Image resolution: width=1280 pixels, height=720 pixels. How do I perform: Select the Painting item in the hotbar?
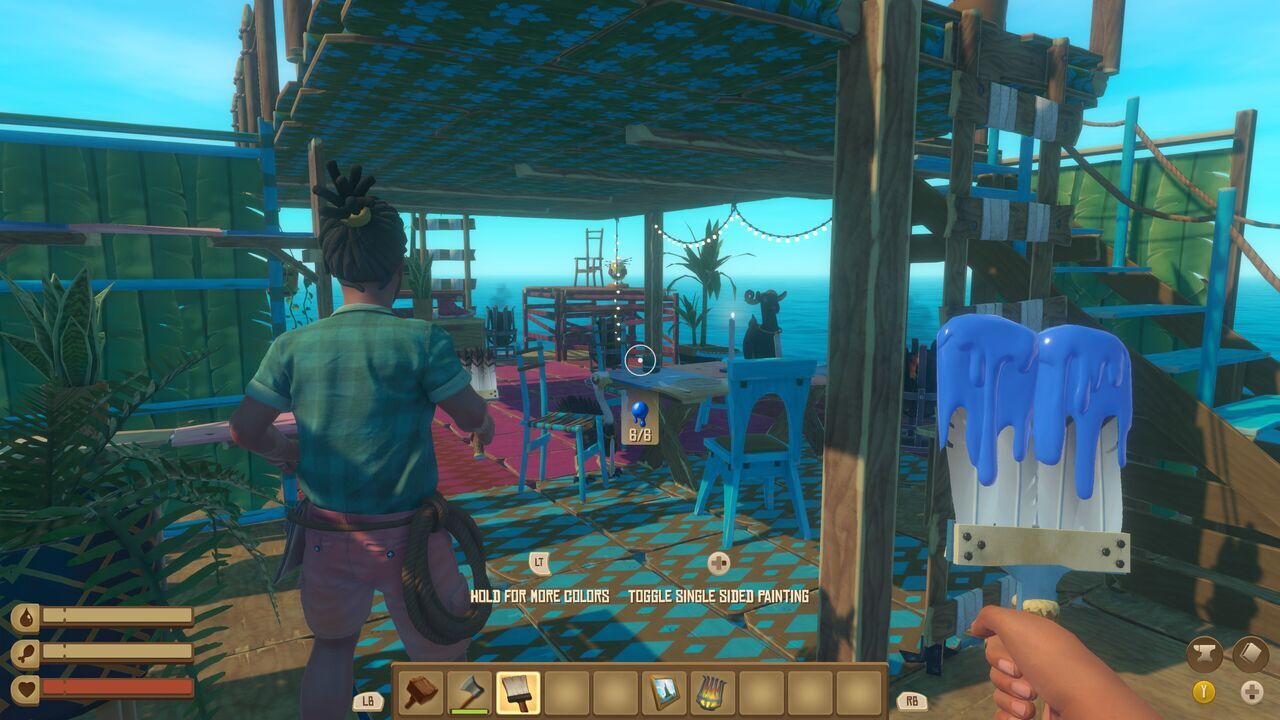click(665, 690)
